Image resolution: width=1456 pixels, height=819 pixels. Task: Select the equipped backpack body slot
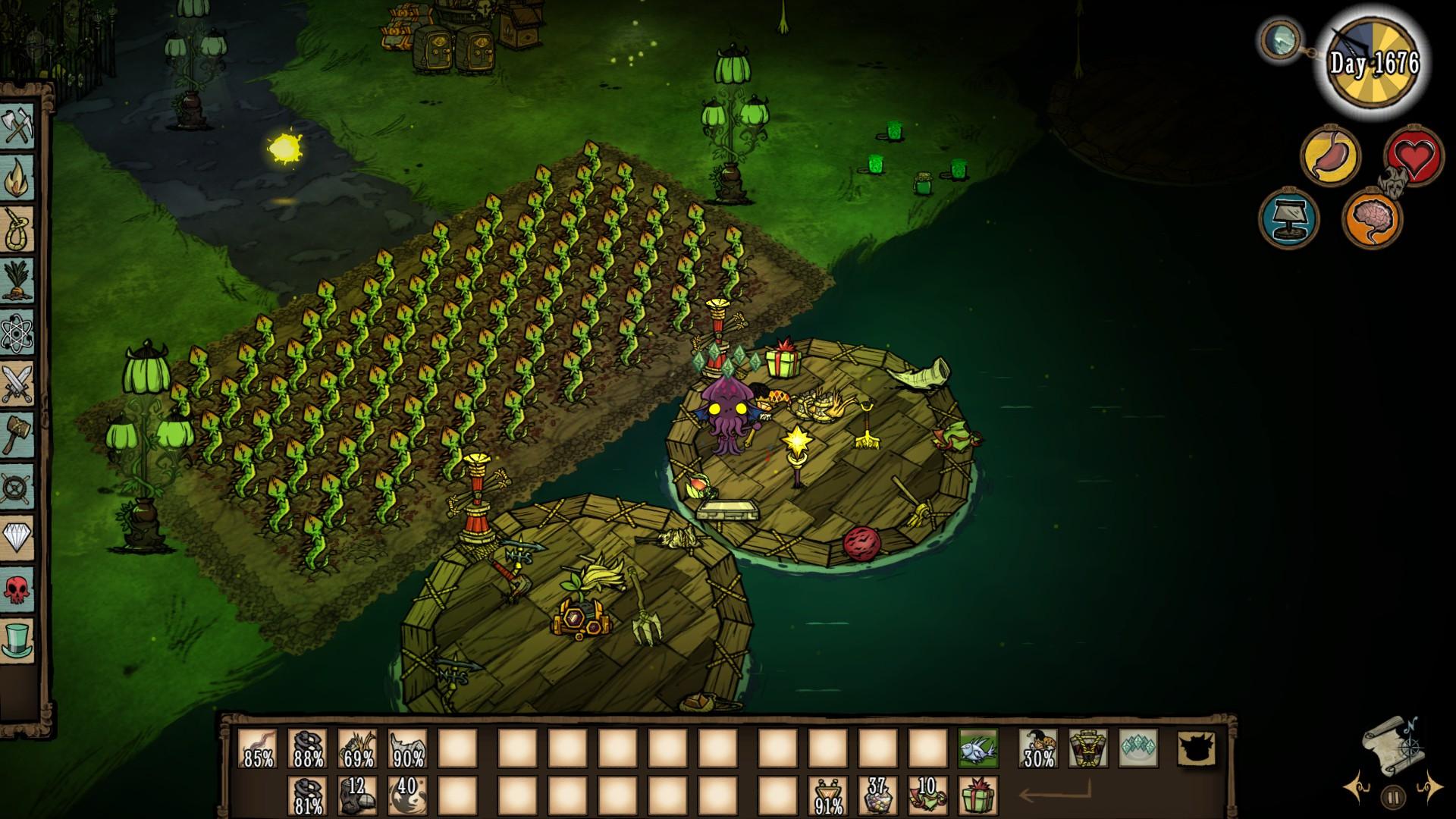tap(1088, 748)
